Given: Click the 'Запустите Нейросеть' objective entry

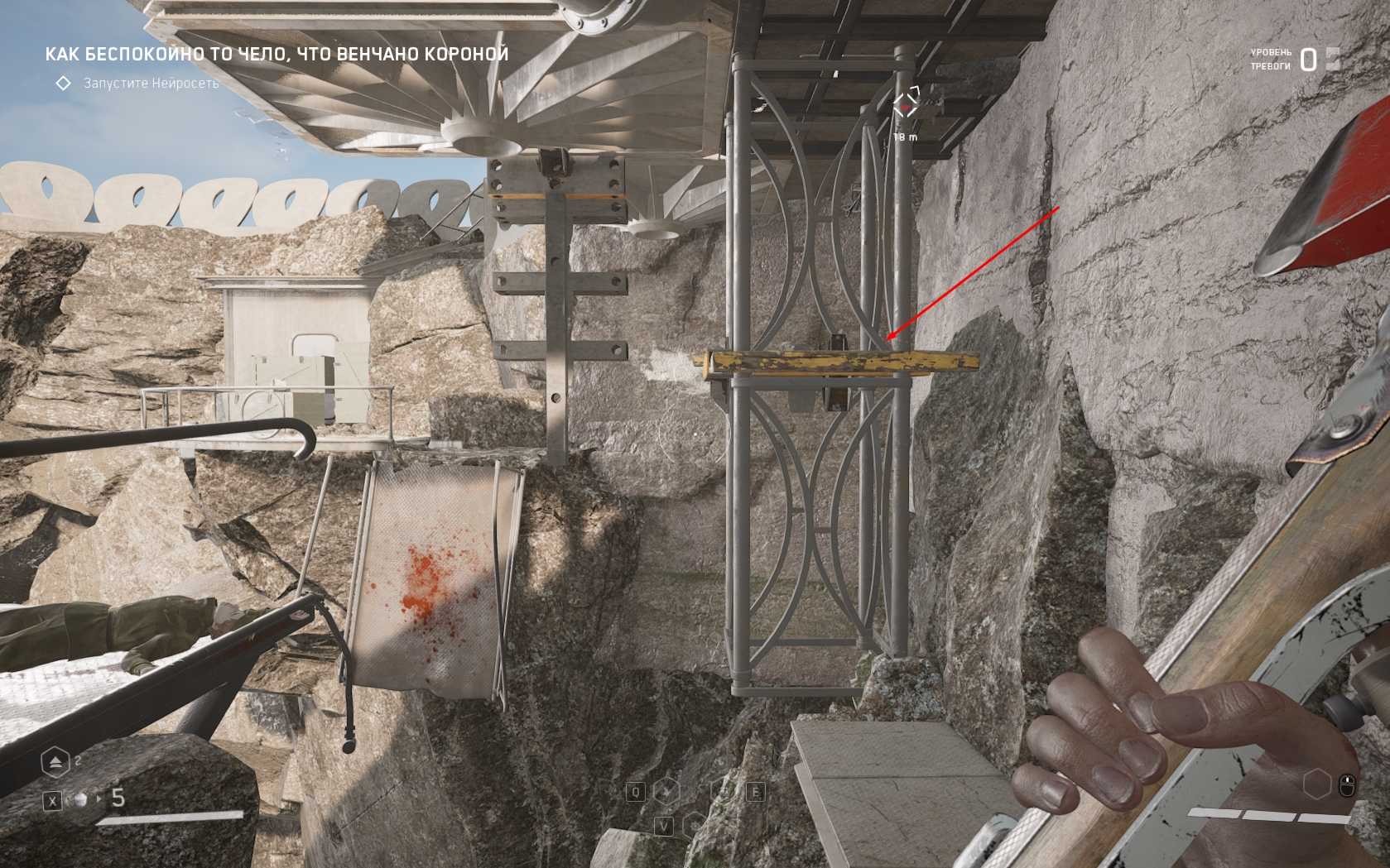Looking at the screenshot, I should [x=151, y=84].
